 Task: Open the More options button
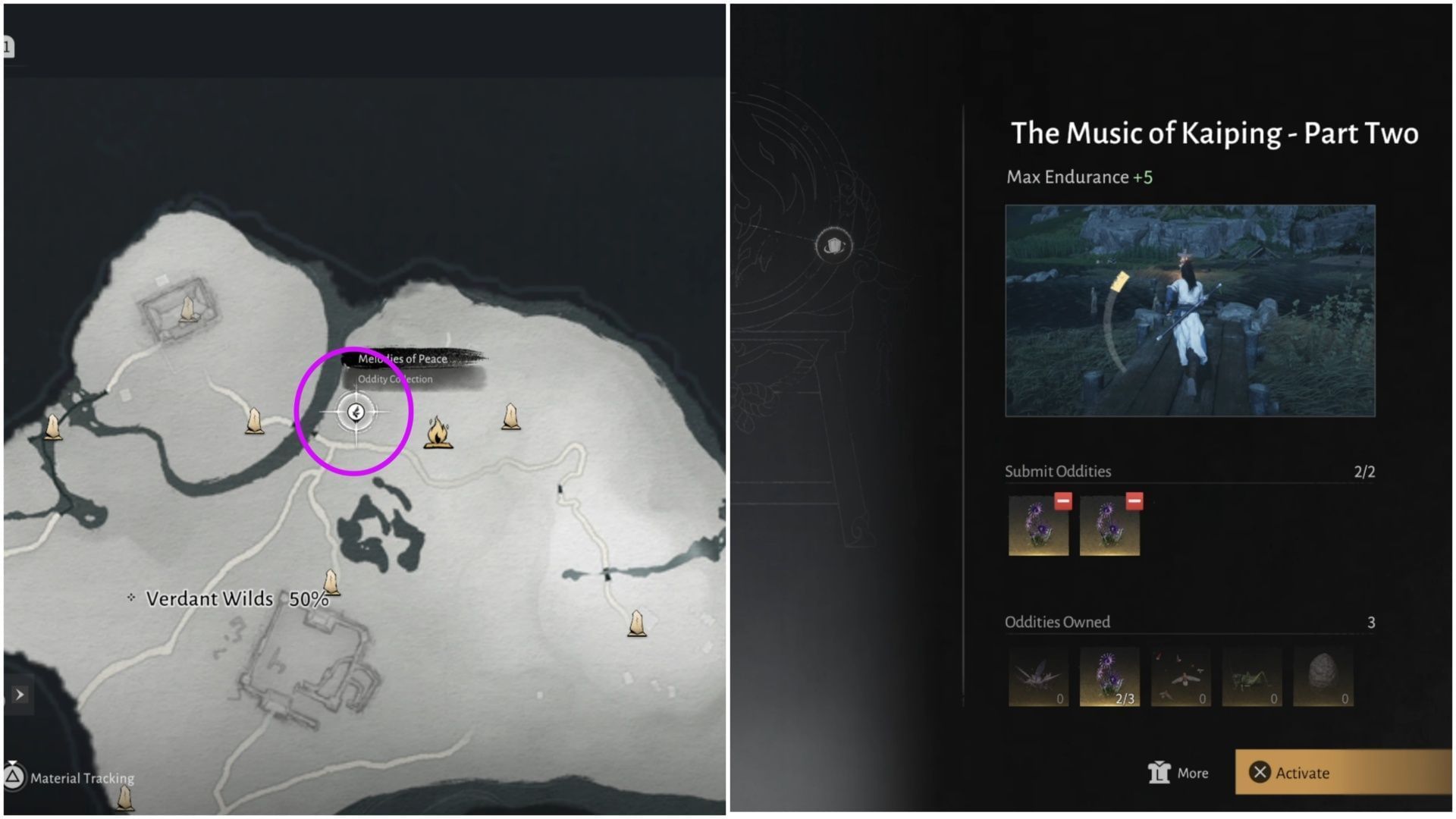pos(1179,773)
